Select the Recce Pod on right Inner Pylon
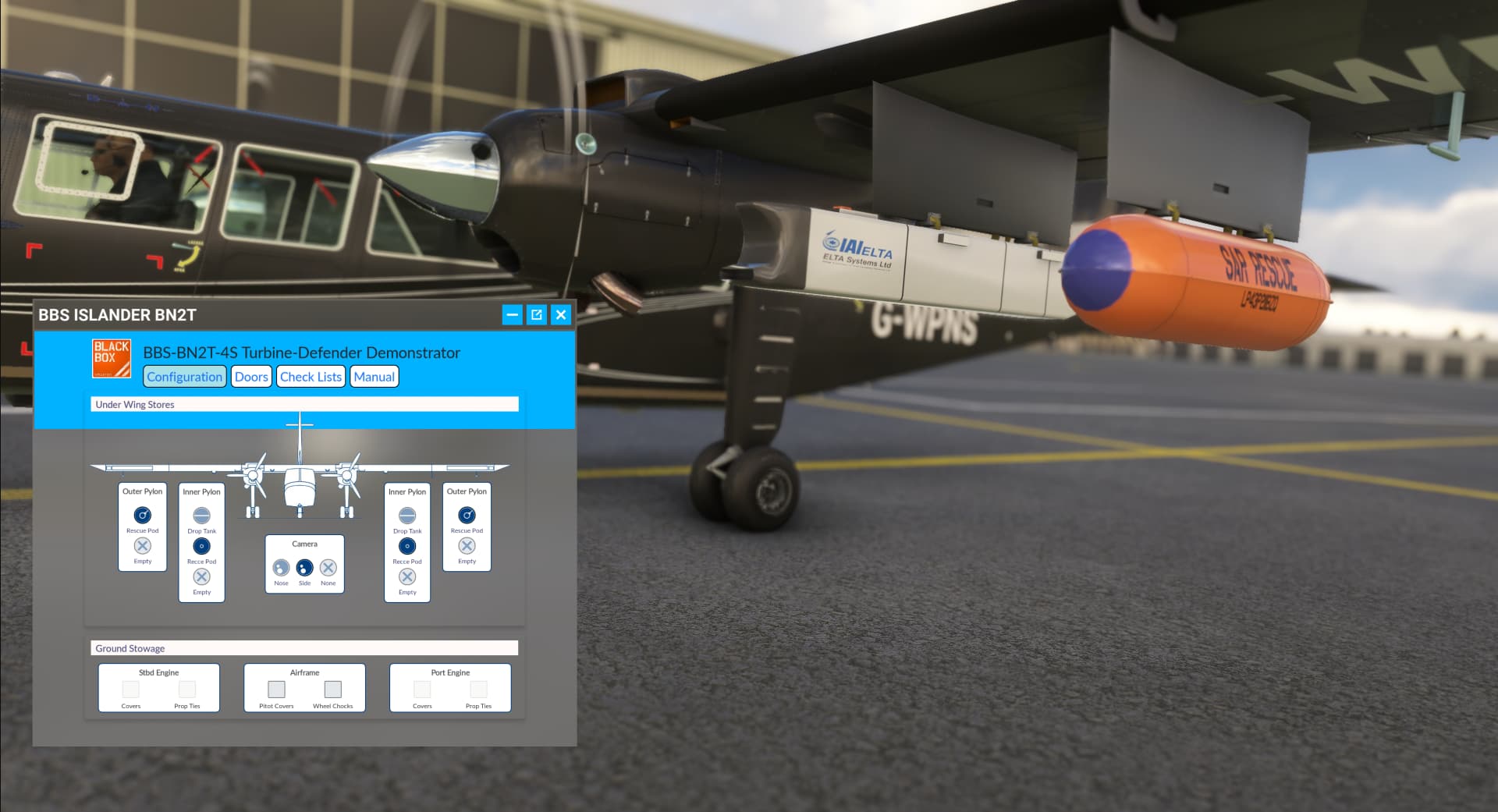1498x812 pixels. pyautogui.click(x=406, y=546)
